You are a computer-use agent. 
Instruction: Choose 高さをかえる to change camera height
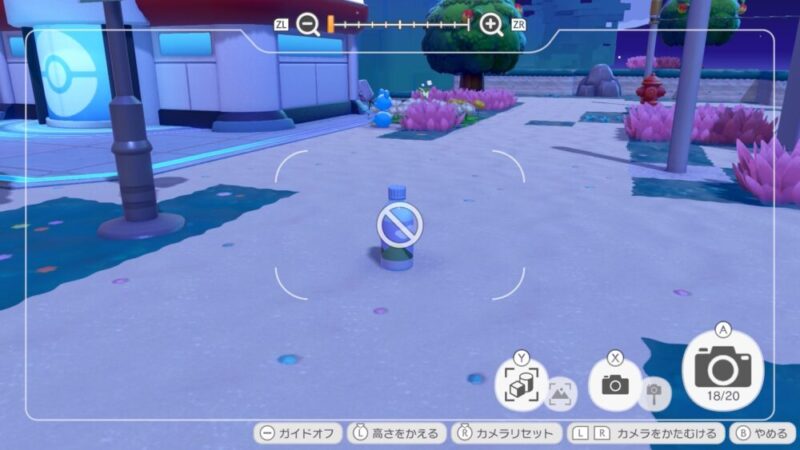coord(398,433)
